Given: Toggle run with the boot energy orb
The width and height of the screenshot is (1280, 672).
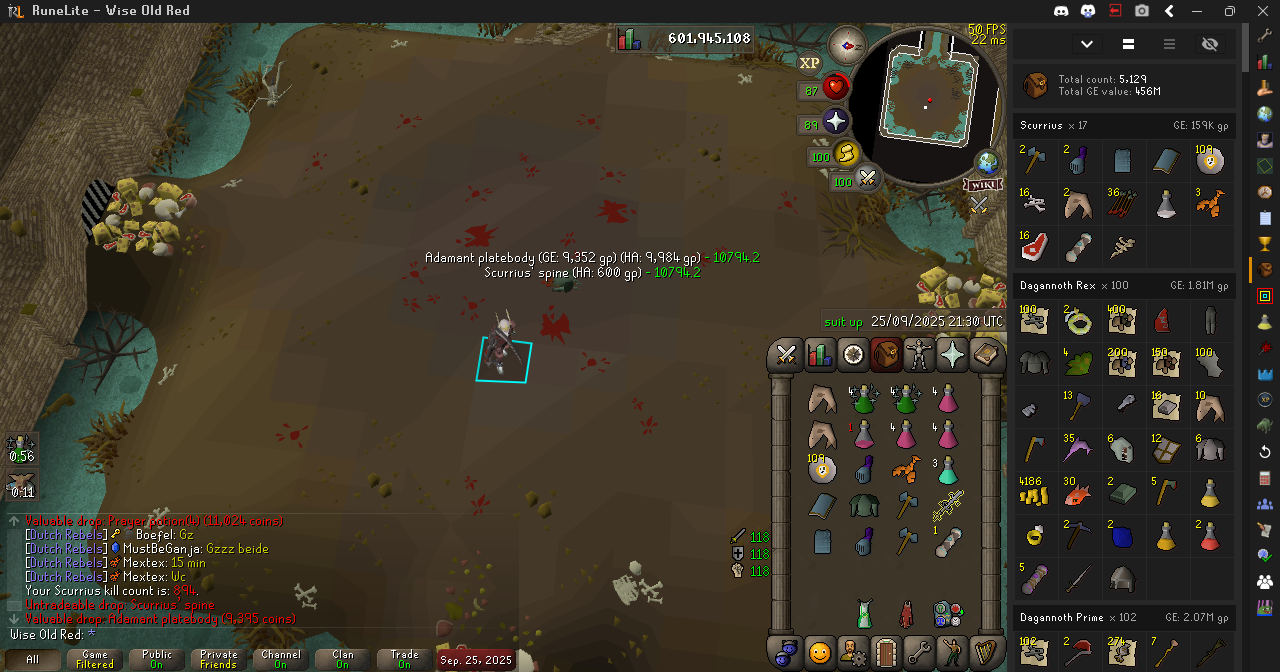Looking at the screenshot, I should click(x=846, y=155).
